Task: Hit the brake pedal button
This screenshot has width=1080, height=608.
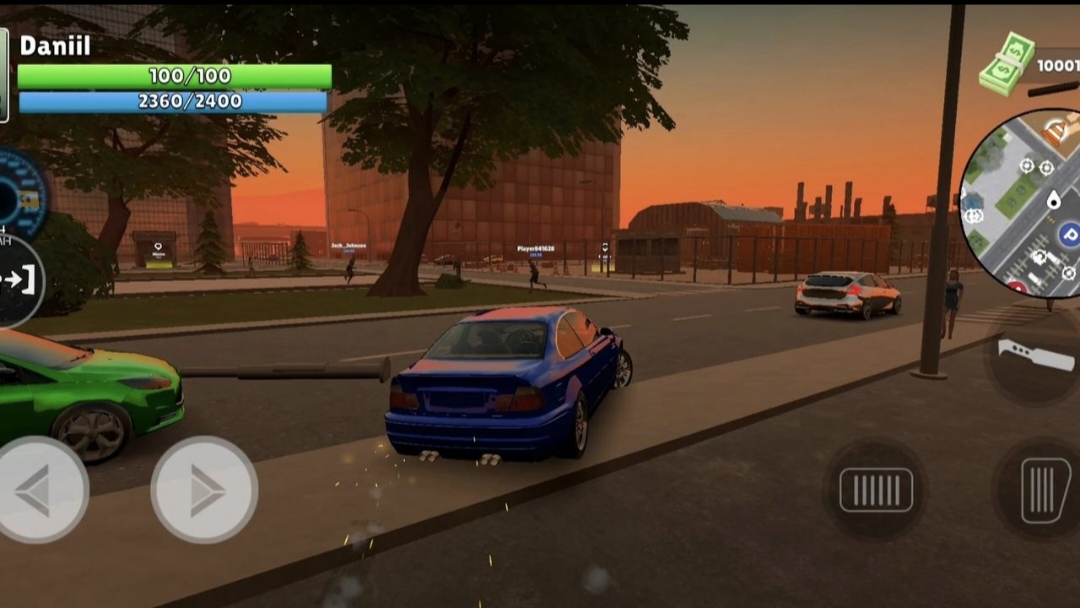Action: coord(875,490)
